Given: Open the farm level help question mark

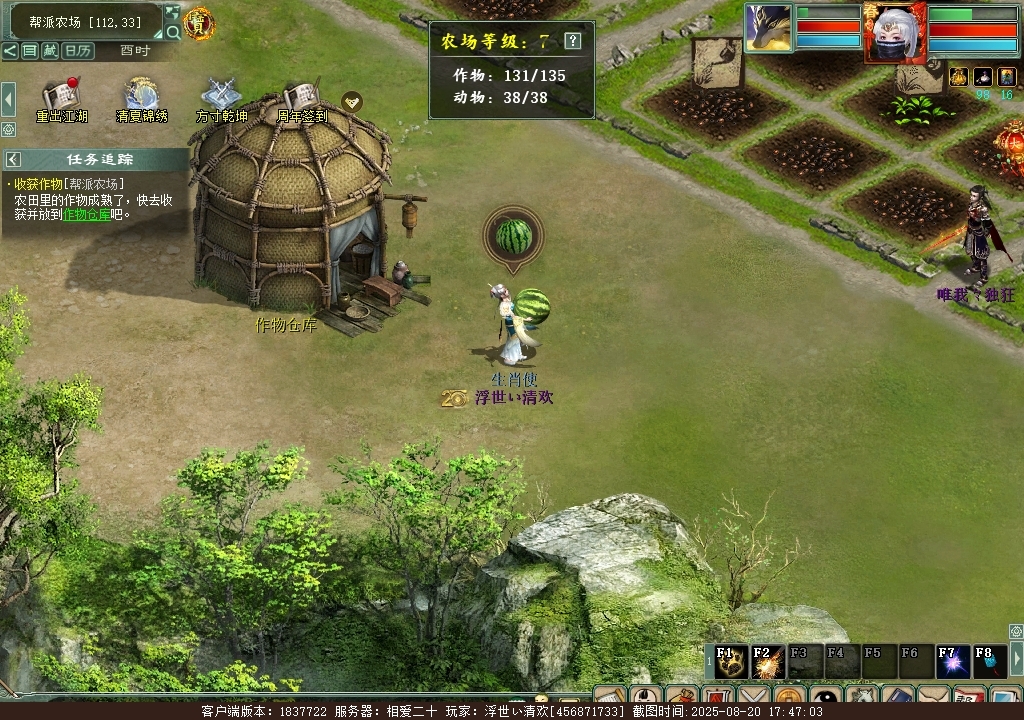Looking at the screenshot, I should (572, 41).
